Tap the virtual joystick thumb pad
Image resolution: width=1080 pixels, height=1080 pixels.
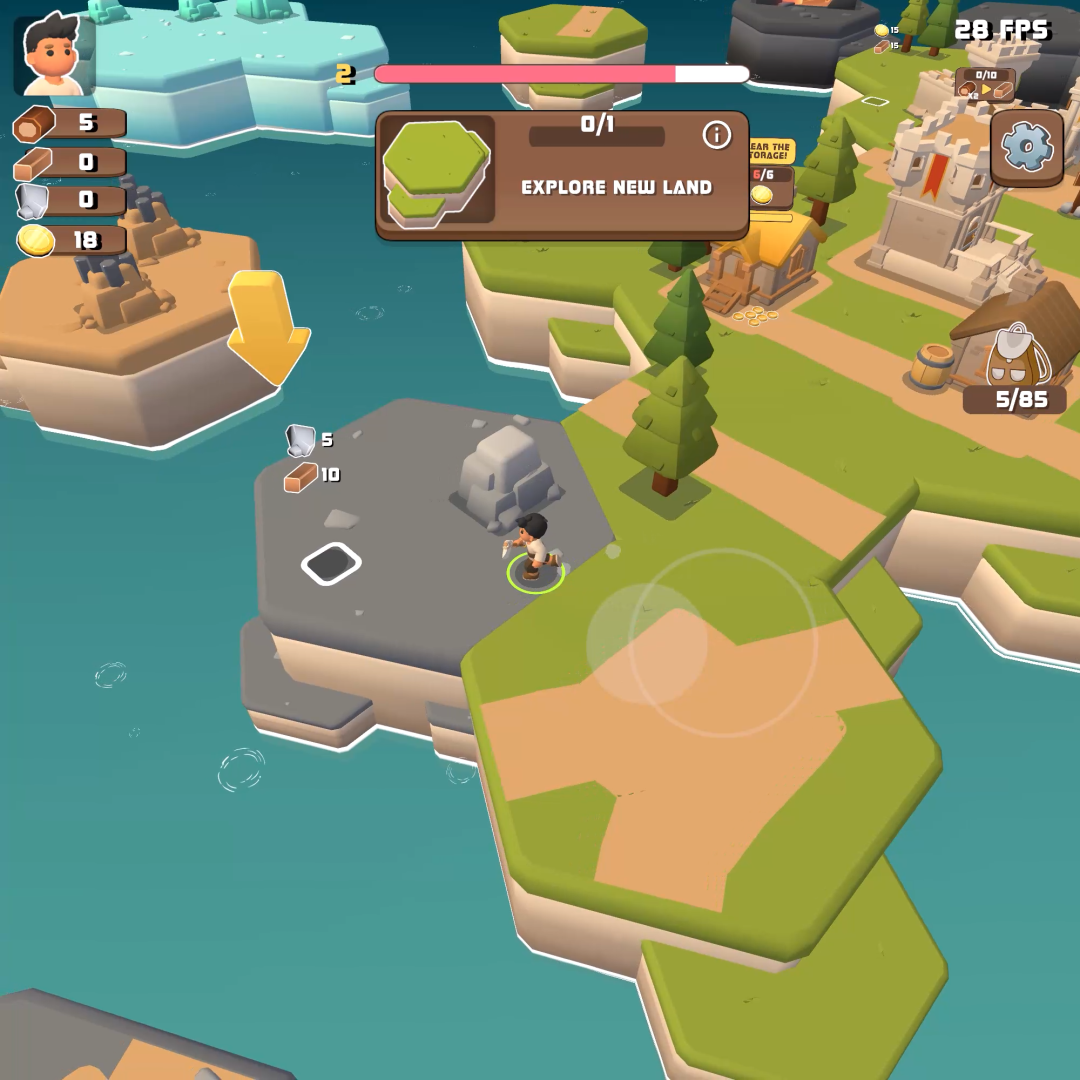[646, 643]
